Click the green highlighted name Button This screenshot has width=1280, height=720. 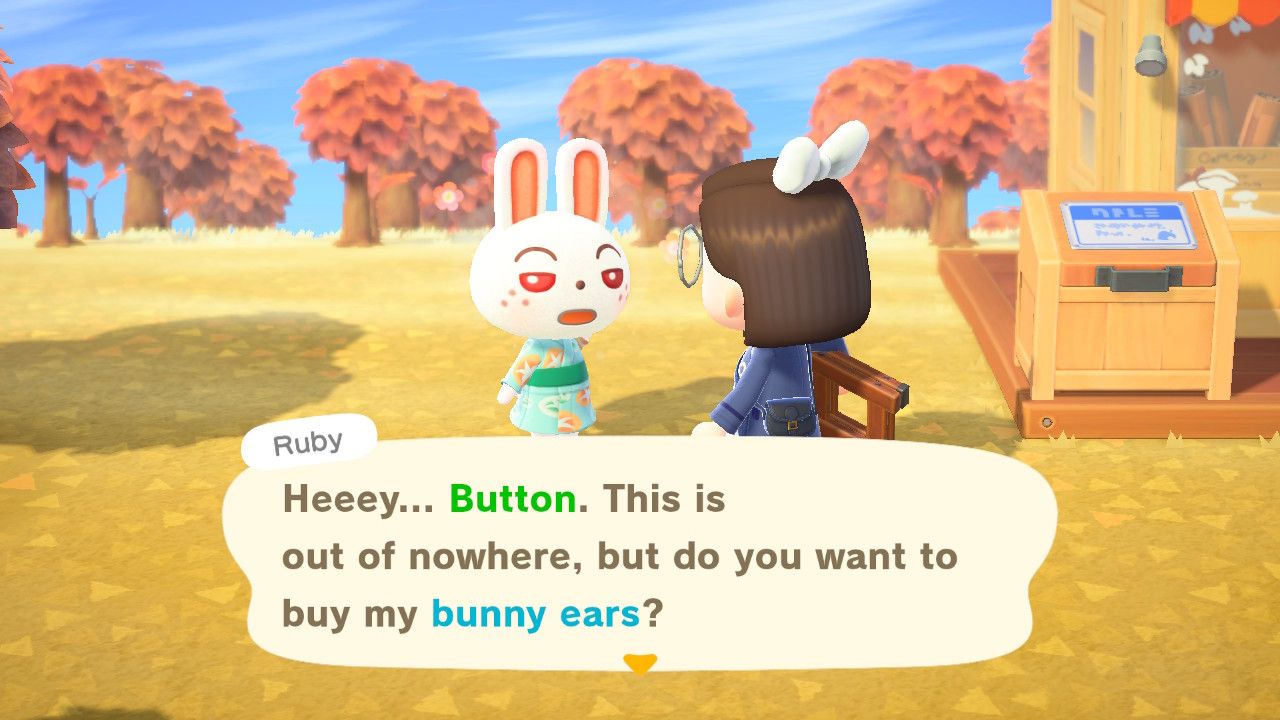point(510,499)
